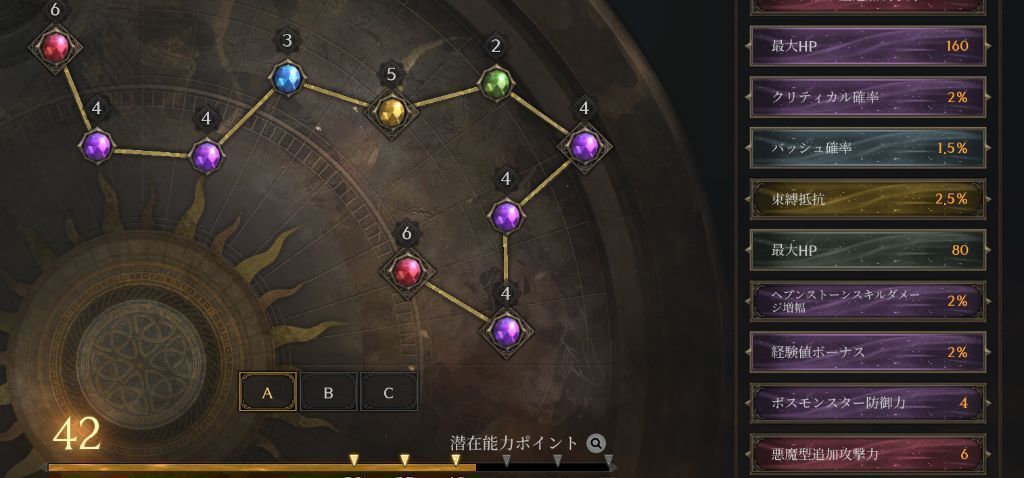Viewport: 1024px width, 478px height.
Task: Select the green gem node labeled 2
Action: click(496, 83)
